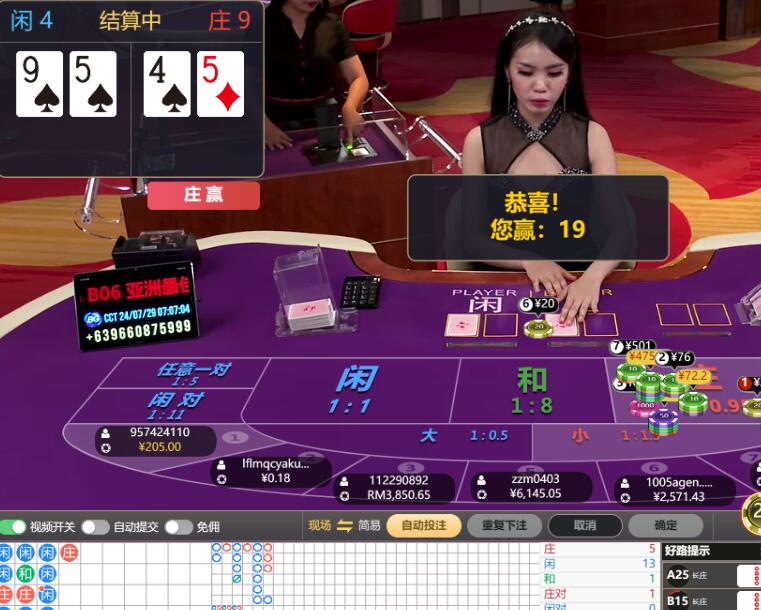
Task: Click 重复下注 to repeat the bet
Action: 504,525
